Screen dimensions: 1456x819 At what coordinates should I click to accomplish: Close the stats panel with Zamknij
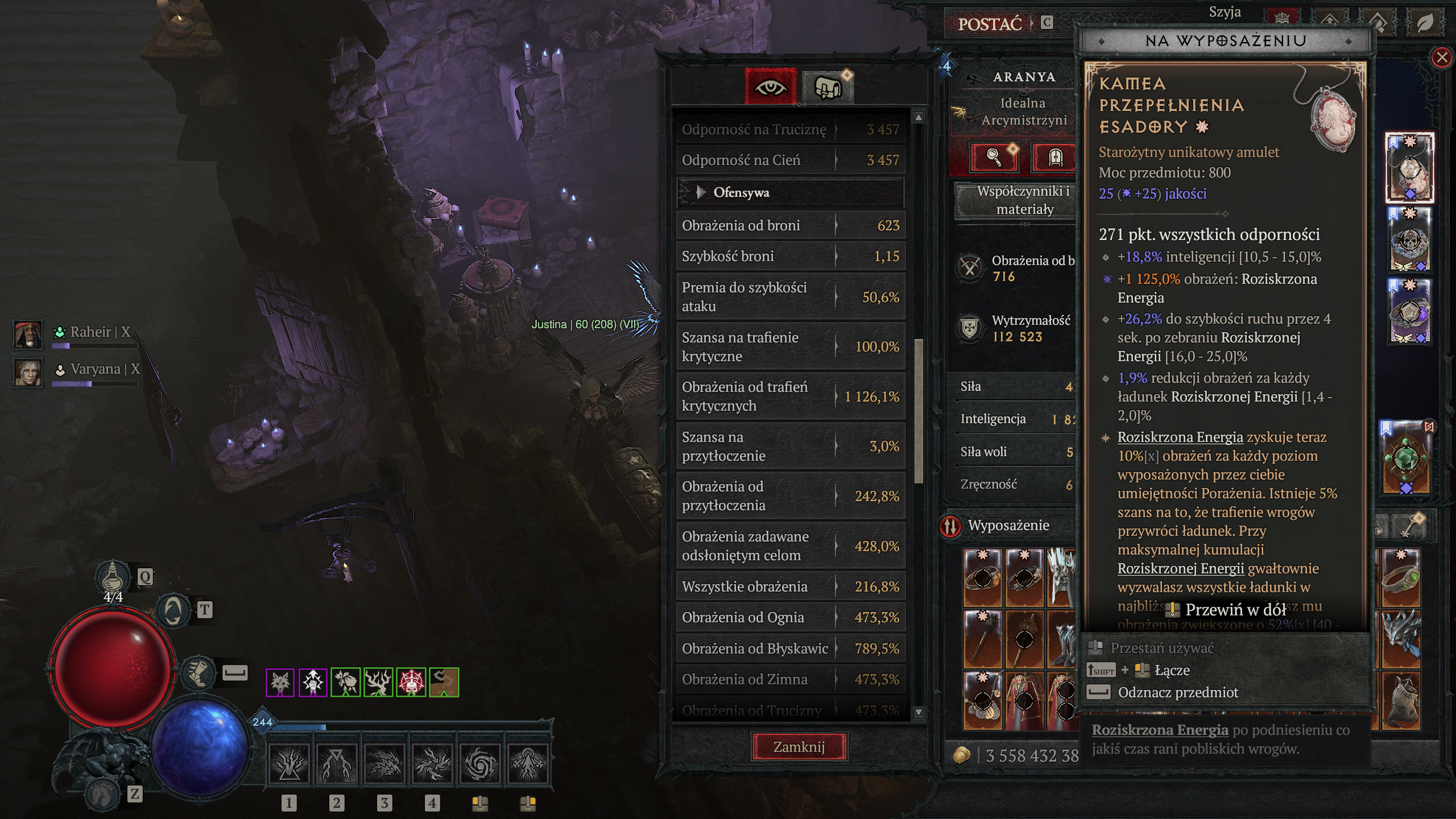[799, 747]
